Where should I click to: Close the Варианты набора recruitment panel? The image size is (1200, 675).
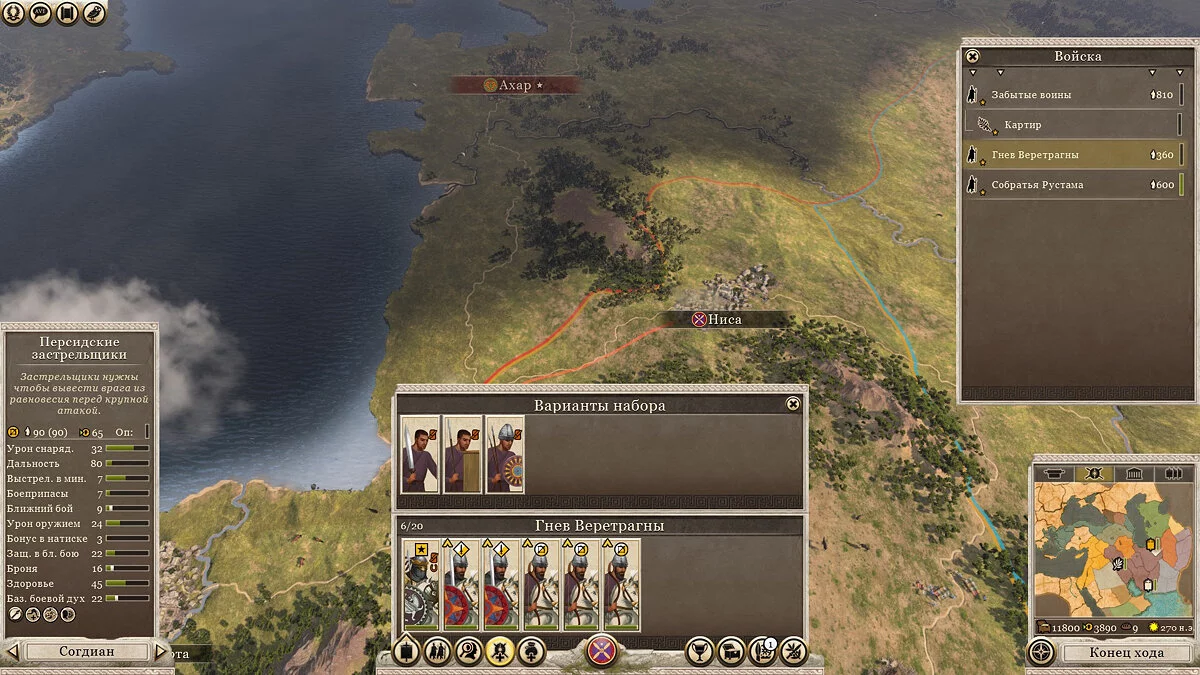(x=793, y=404)
